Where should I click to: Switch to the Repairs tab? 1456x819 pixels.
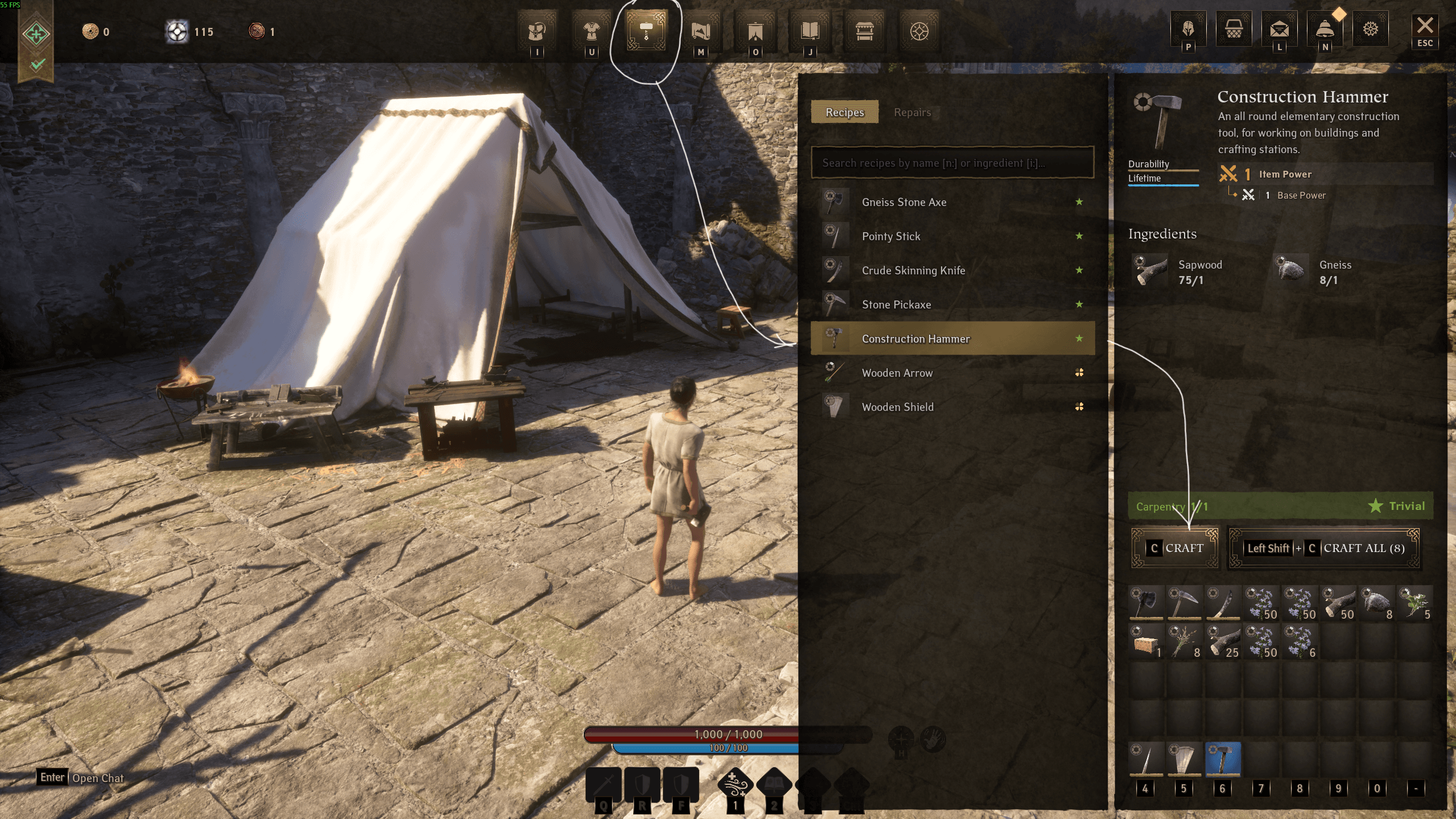click(912, 112)
